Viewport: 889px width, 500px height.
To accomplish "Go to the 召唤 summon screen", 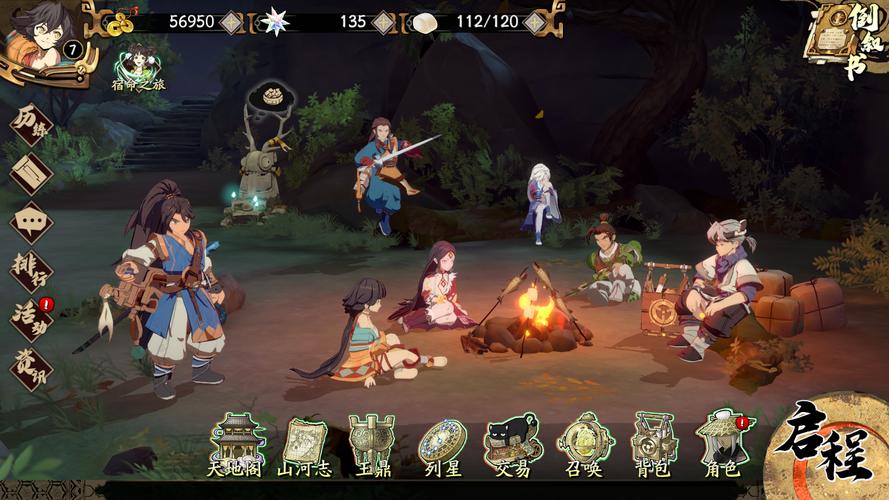I will (x=582, y=444).
